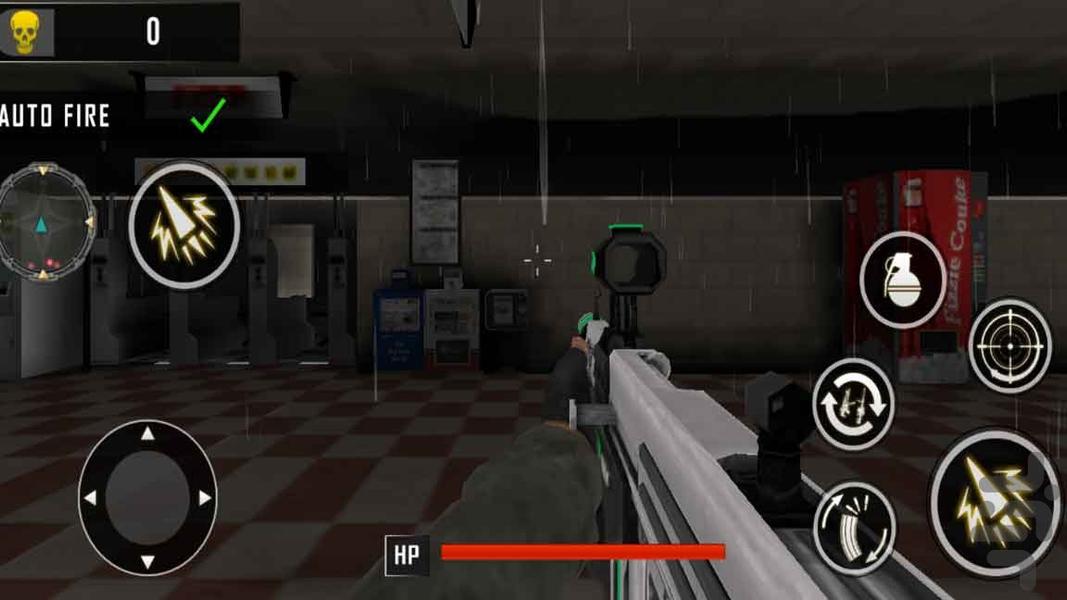Activate the crosshair scope aim button
The height and width of the screenshot is (600, 1067).
(1009, 345)
